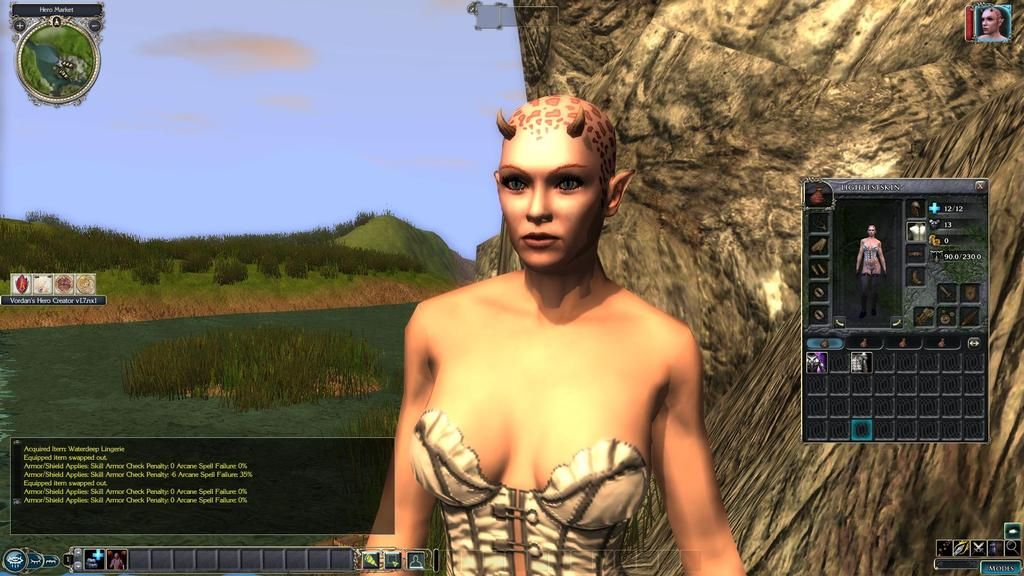The height and width of the screenshot is (576, 1024).
Task: Rotate the character preview with the right arrow
Action: (x=896, y=322)
